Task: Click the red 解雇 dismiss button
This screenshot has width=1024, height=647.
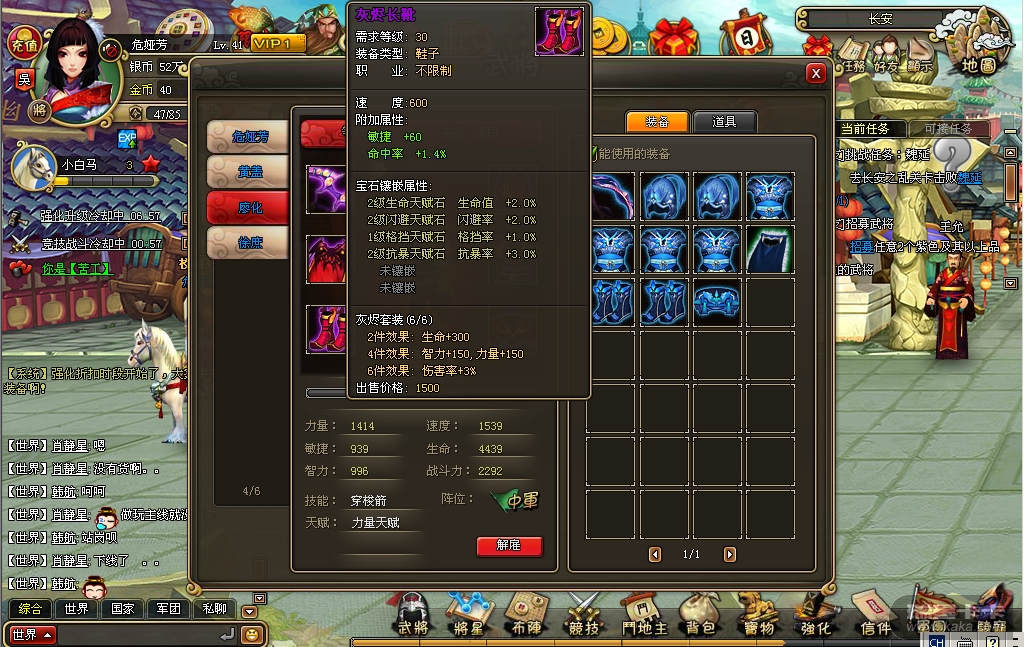Action: (509, 546)
